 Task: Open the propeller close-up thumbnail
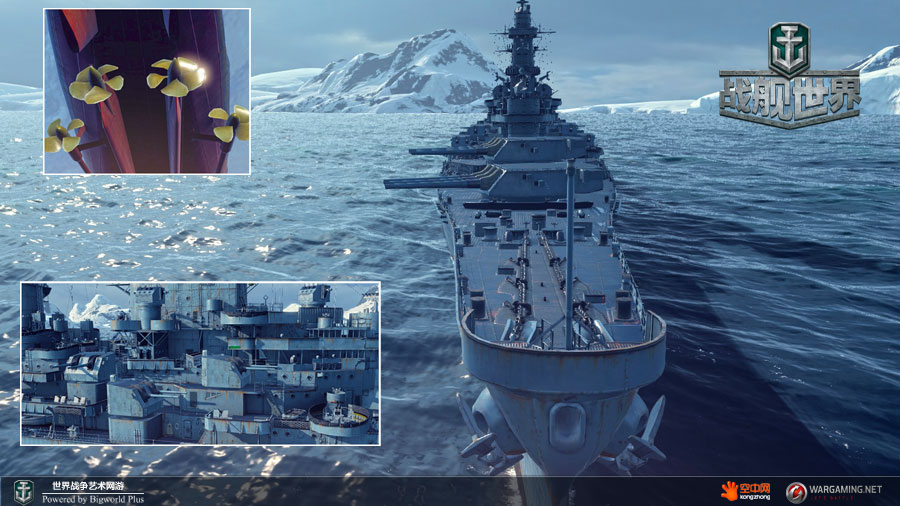click(146, 91)
